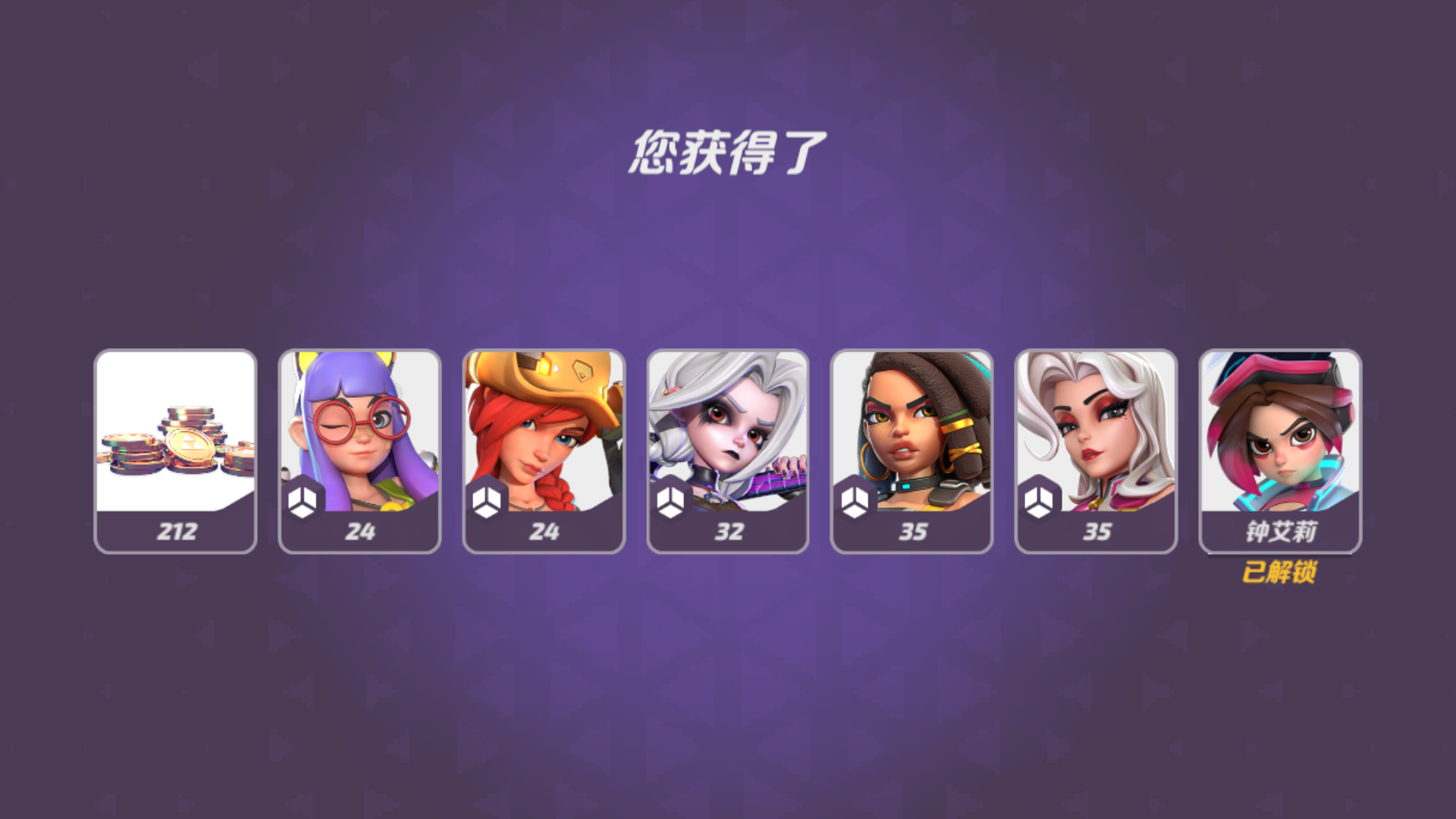Screen dimensions: 1456x819
Task: Click the cube icon on the 32 shard card
Action: click(670, 499)
